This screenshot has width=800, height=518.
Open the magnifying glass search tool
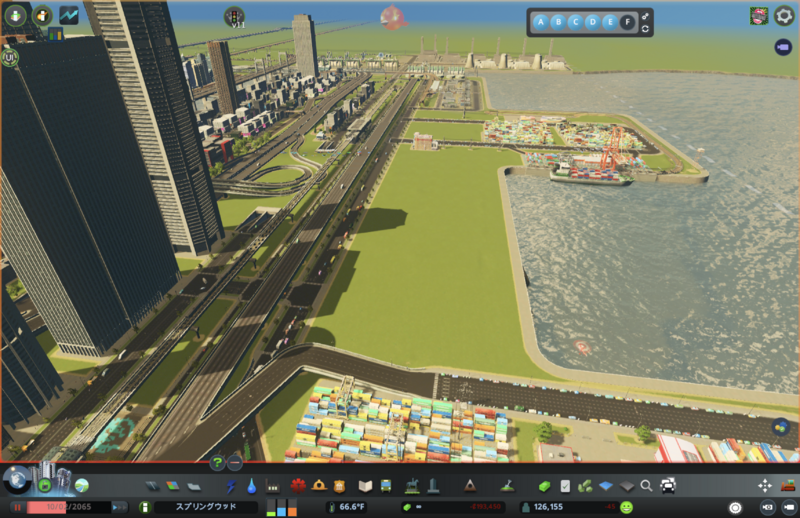(647, 486)
